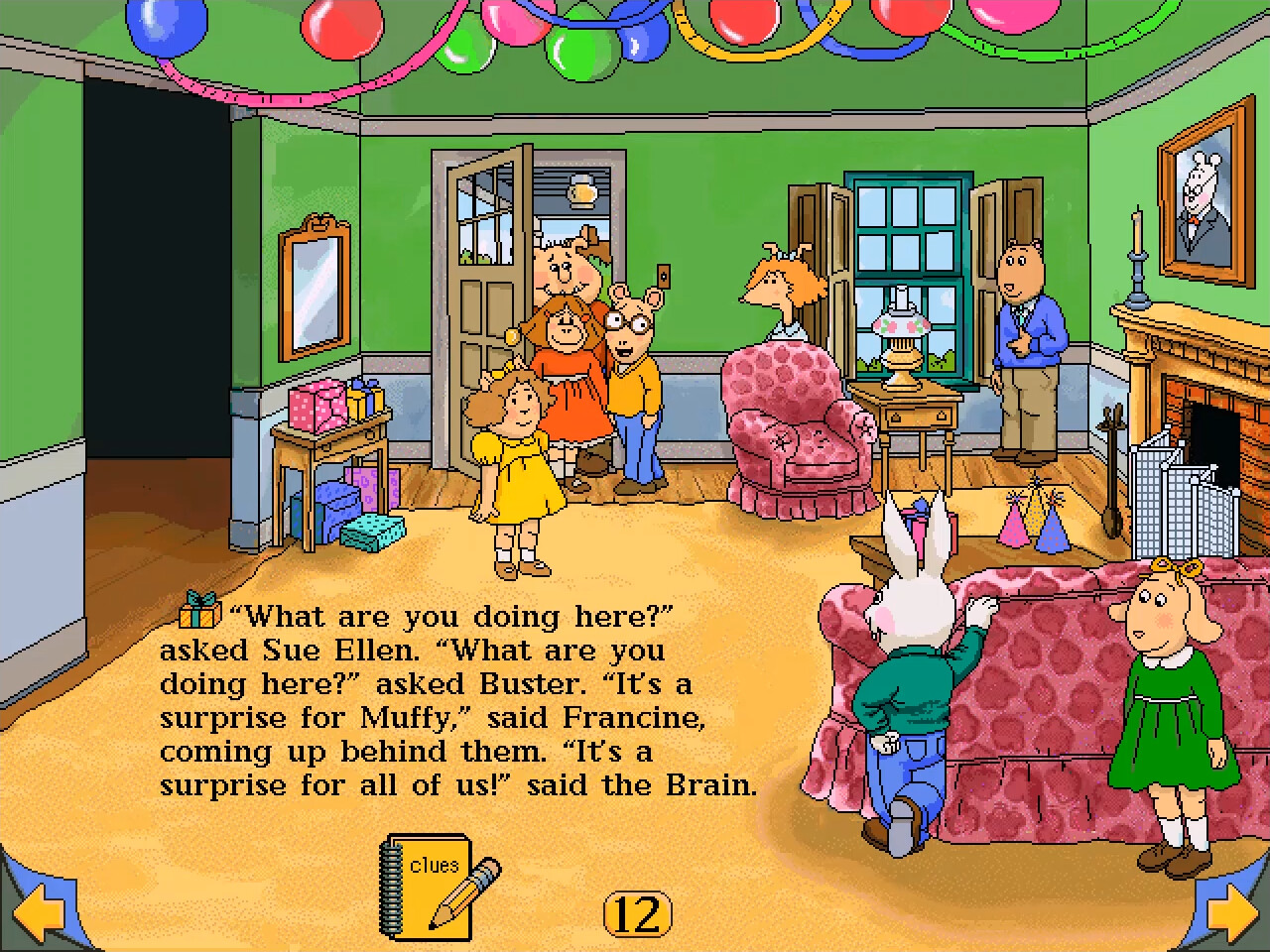Click the gift icon beside the story text

(195, 616)
